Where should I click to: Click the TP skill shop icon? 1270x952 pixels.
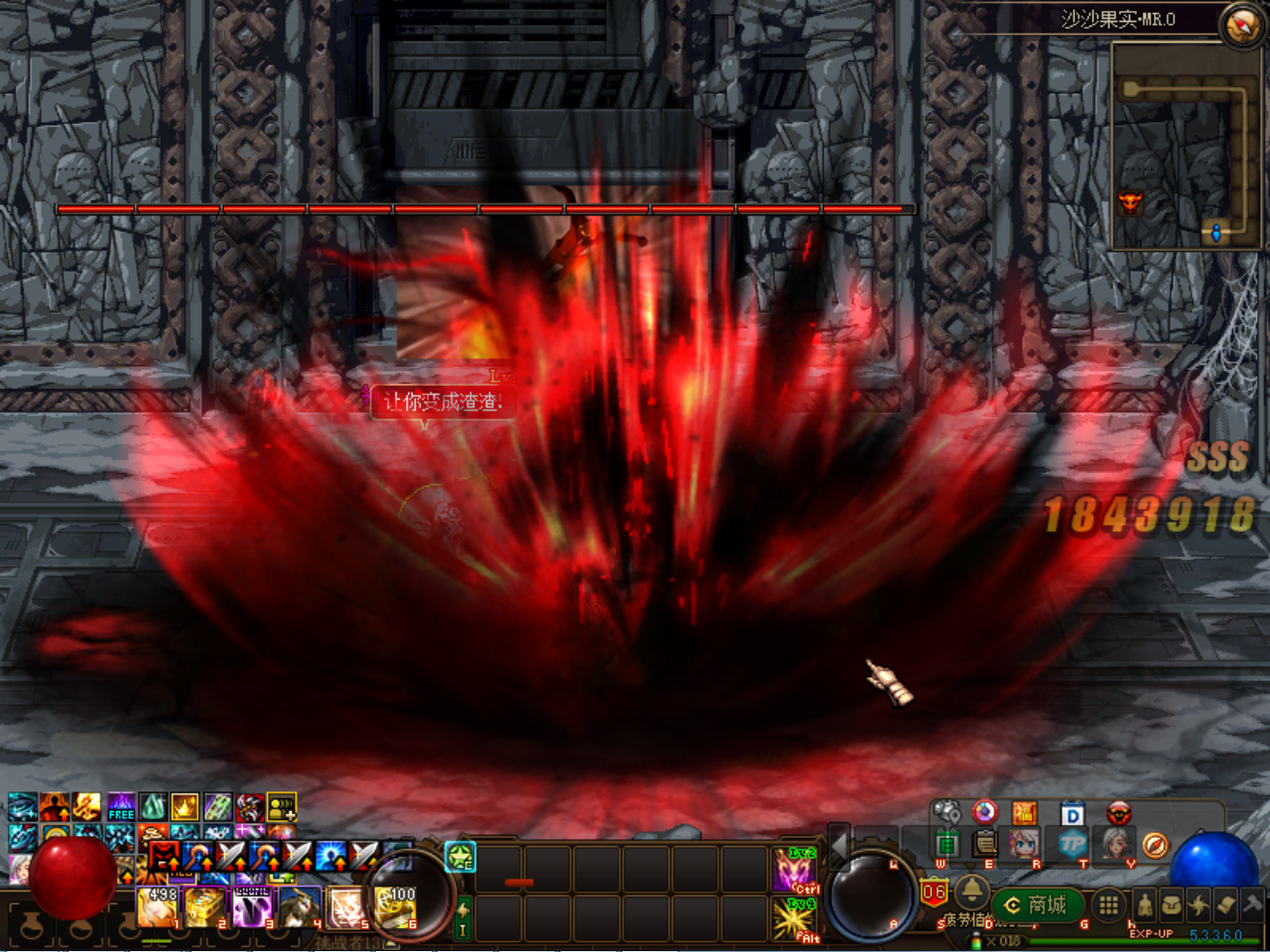pyautogui.click(x=1076, y=845)
